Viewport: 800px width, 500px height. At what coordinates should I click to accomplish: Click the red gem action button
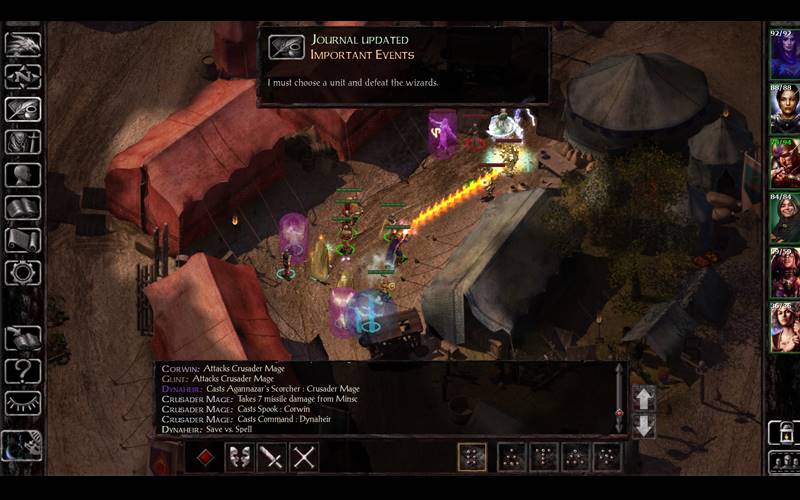(x=204, y=458)
